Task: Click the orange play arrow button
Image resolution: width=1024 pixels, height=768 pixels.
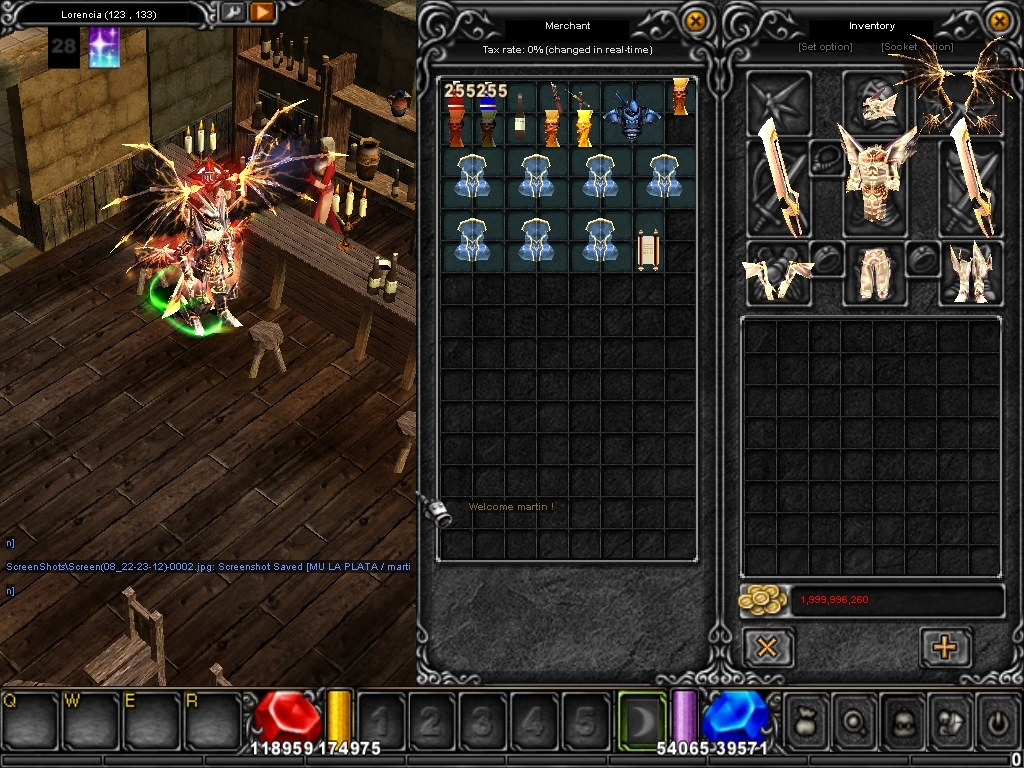Action: tap(262, 12)
